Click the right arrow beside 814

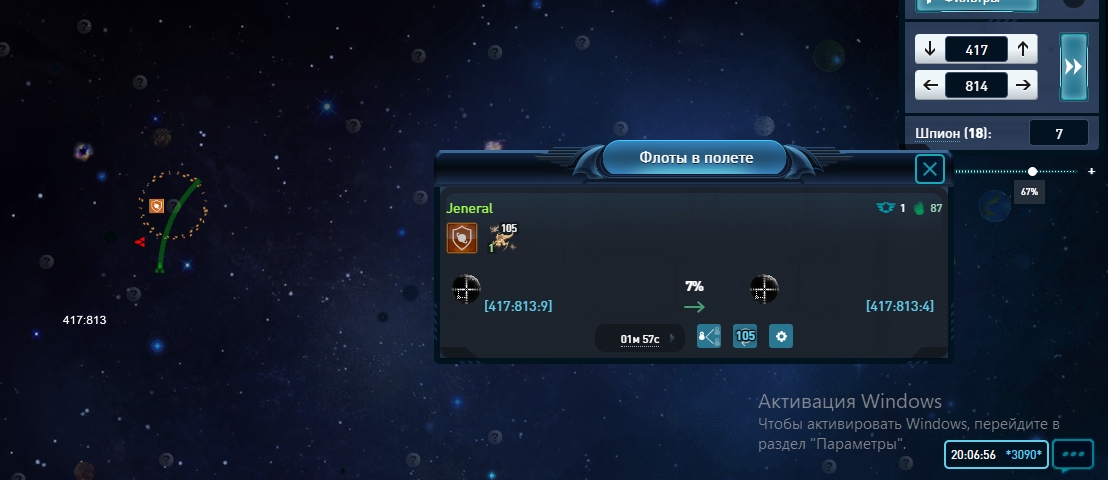click(1022, 86)
